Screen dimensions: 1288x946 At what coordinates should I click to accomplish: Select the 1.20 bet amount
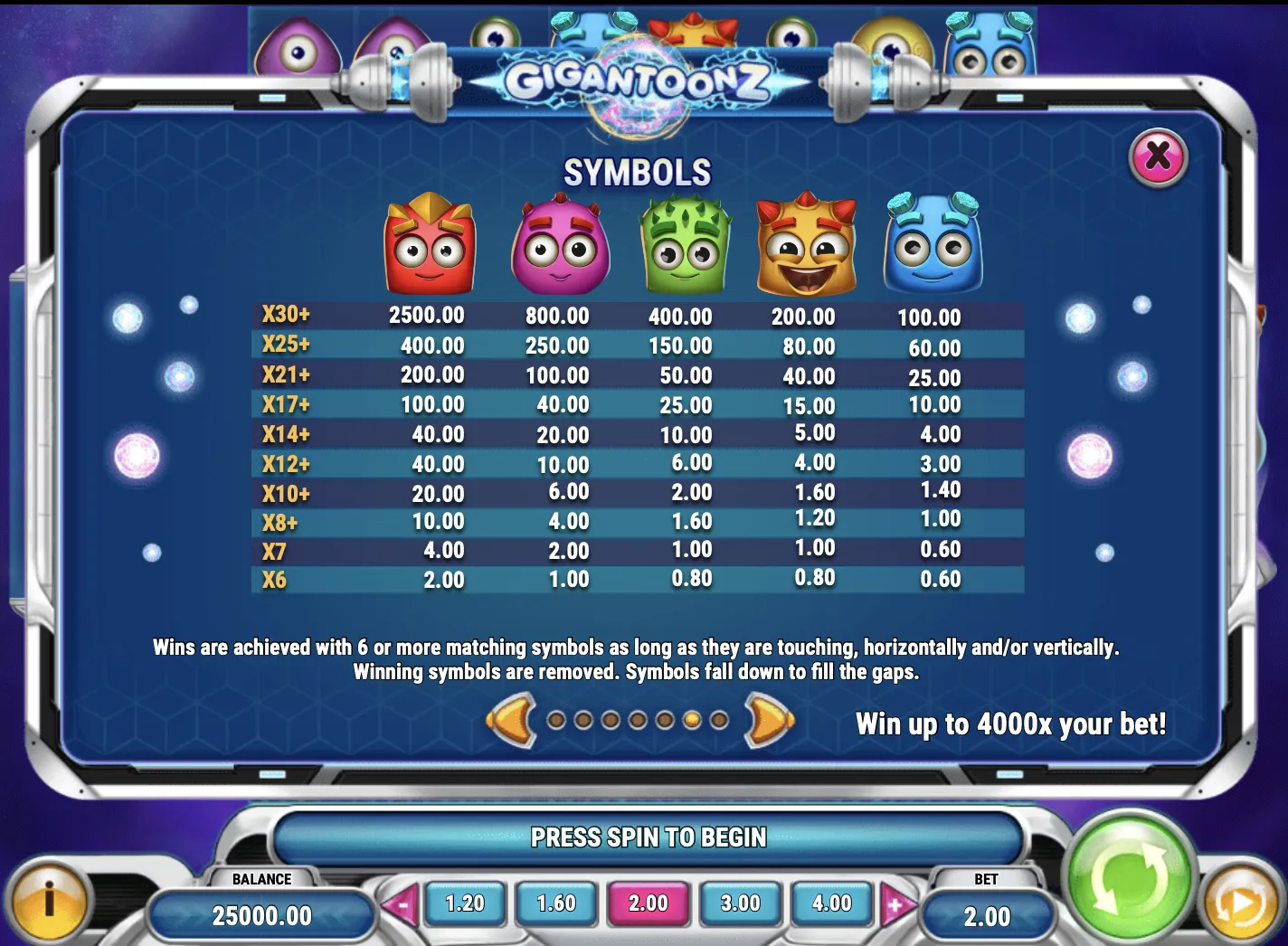tap(465, 903)
